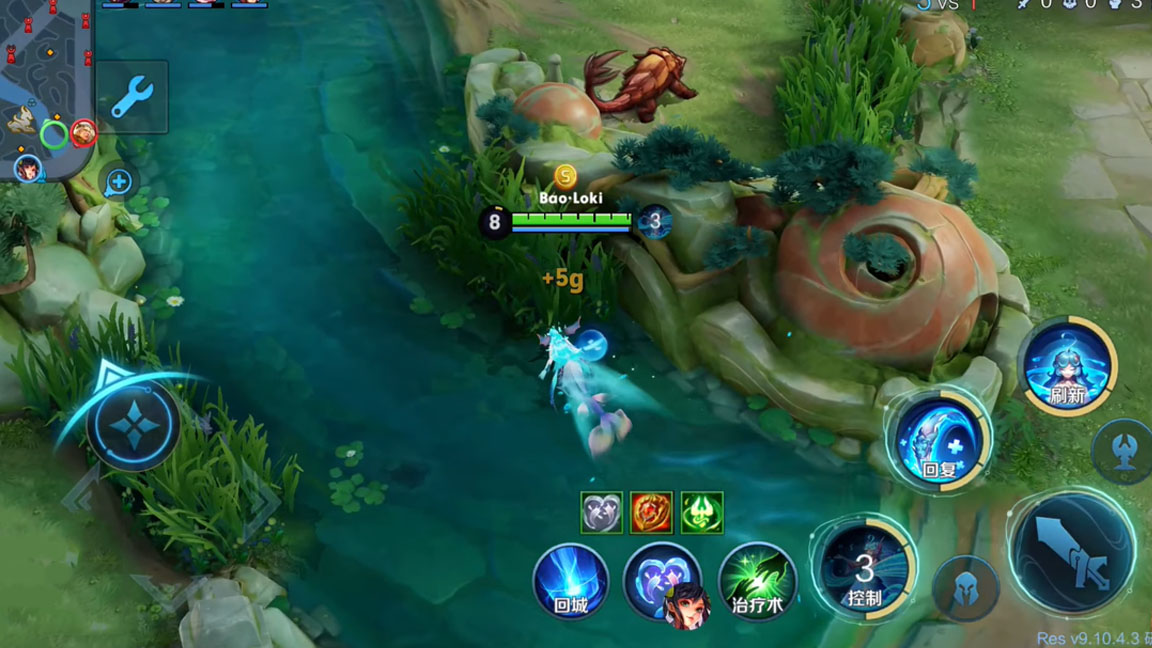
Task: Activate the 回复 recovery skill
Action: click(x=939, y=441)
